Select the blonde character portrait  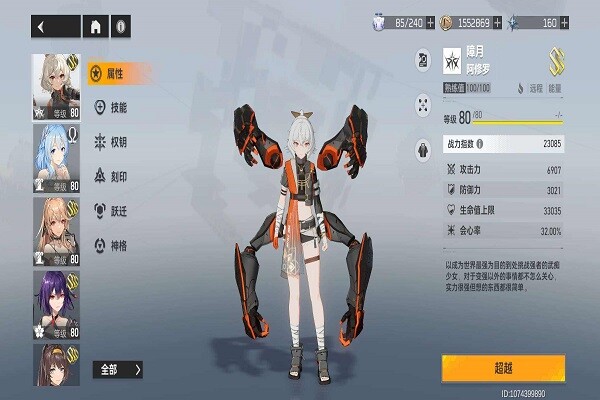pos(57,230)
